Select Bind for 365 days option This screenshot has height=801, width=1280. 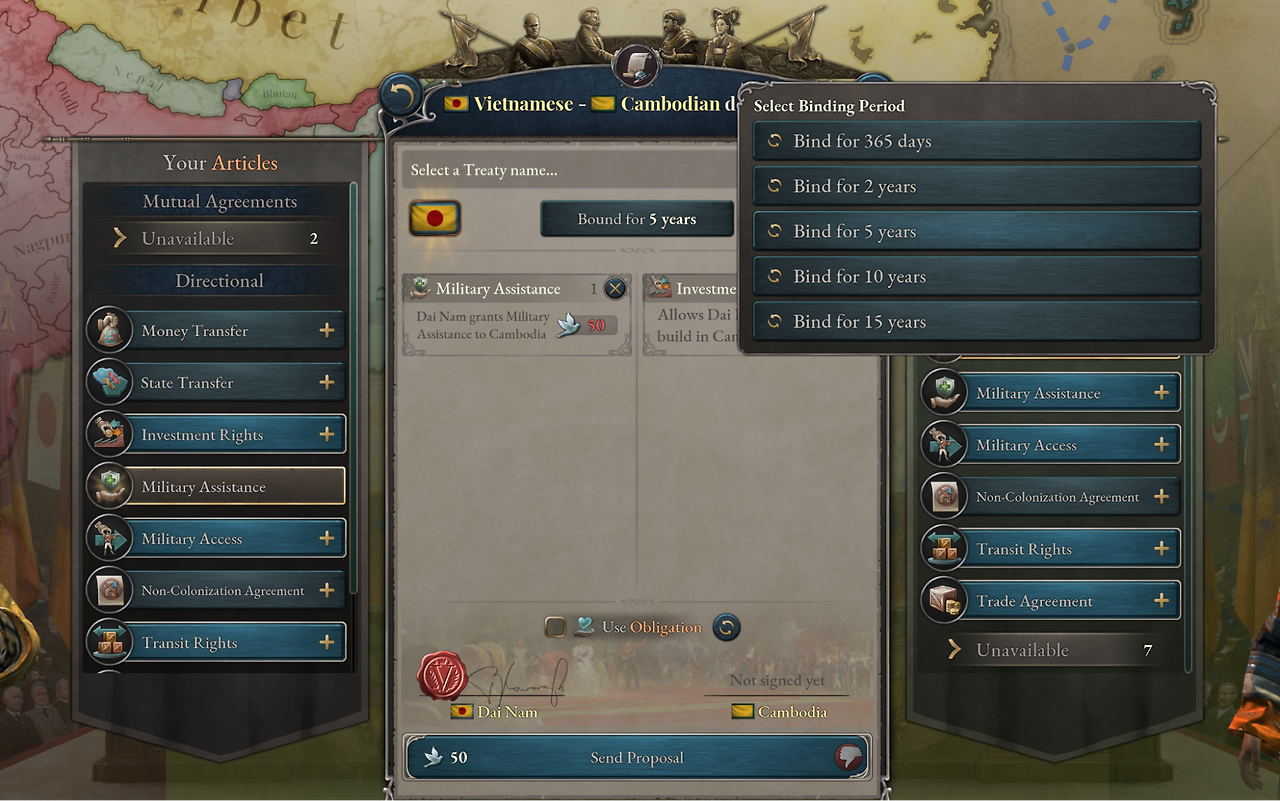coord(976,141)
